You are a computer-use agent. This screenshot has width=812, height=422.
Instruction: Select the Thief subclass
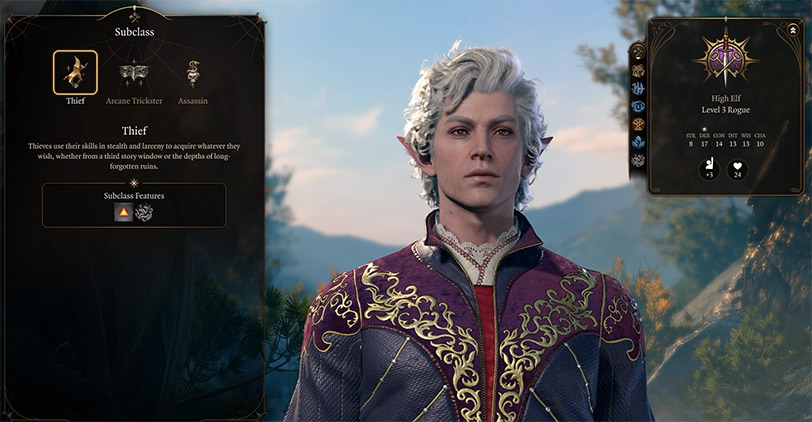click(x=75, y=72)
